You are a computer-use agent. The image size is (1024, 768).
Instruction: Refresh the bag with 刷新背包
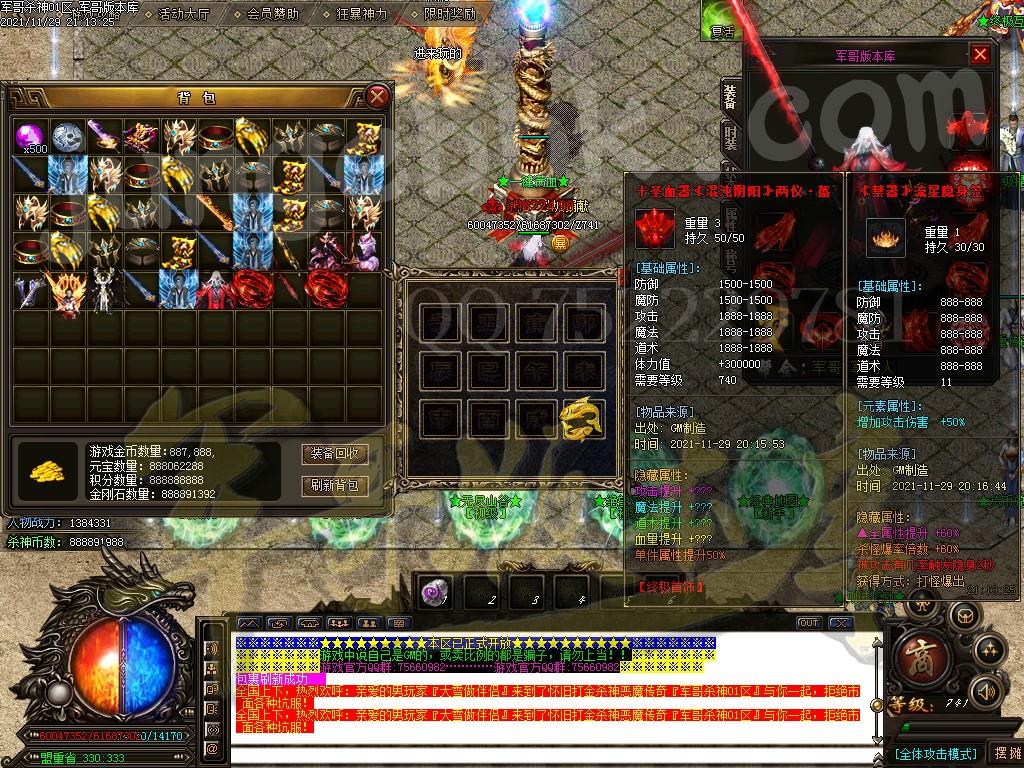pos(334,486)
